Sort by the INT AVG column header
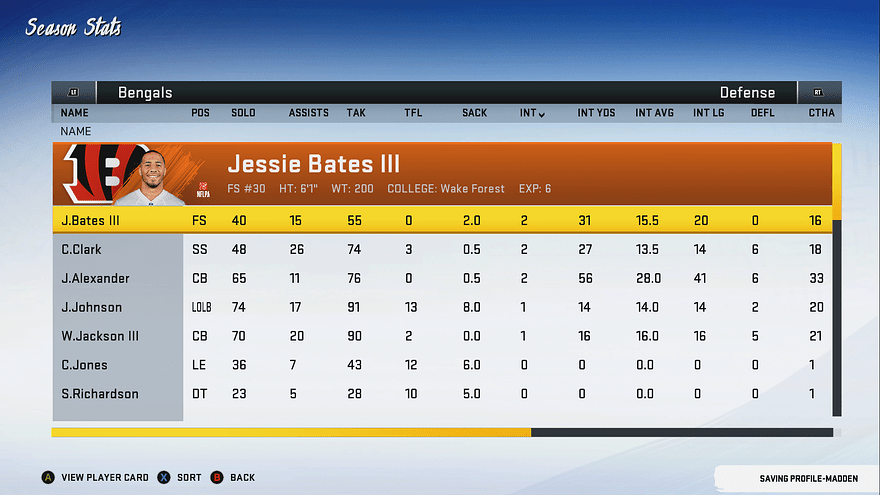880x495 pixels. point(654,113)
